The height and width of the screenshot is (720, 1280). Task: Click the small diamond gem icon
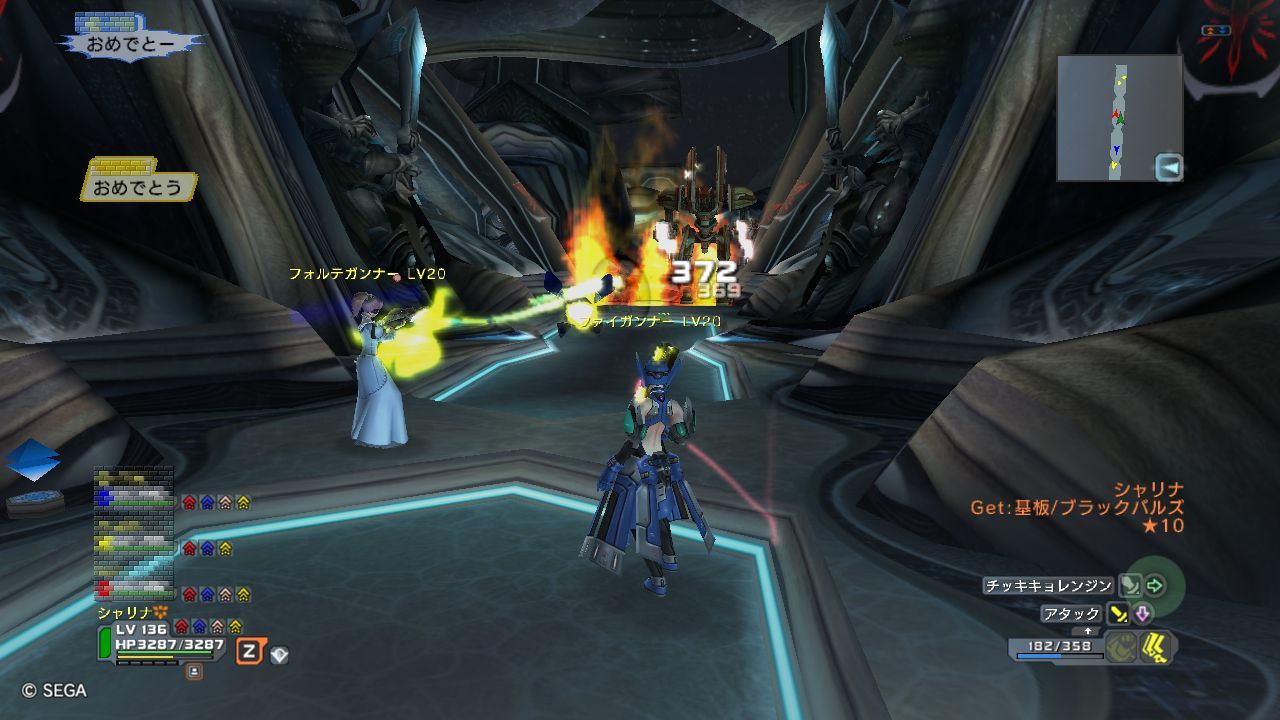coord(280,655)
